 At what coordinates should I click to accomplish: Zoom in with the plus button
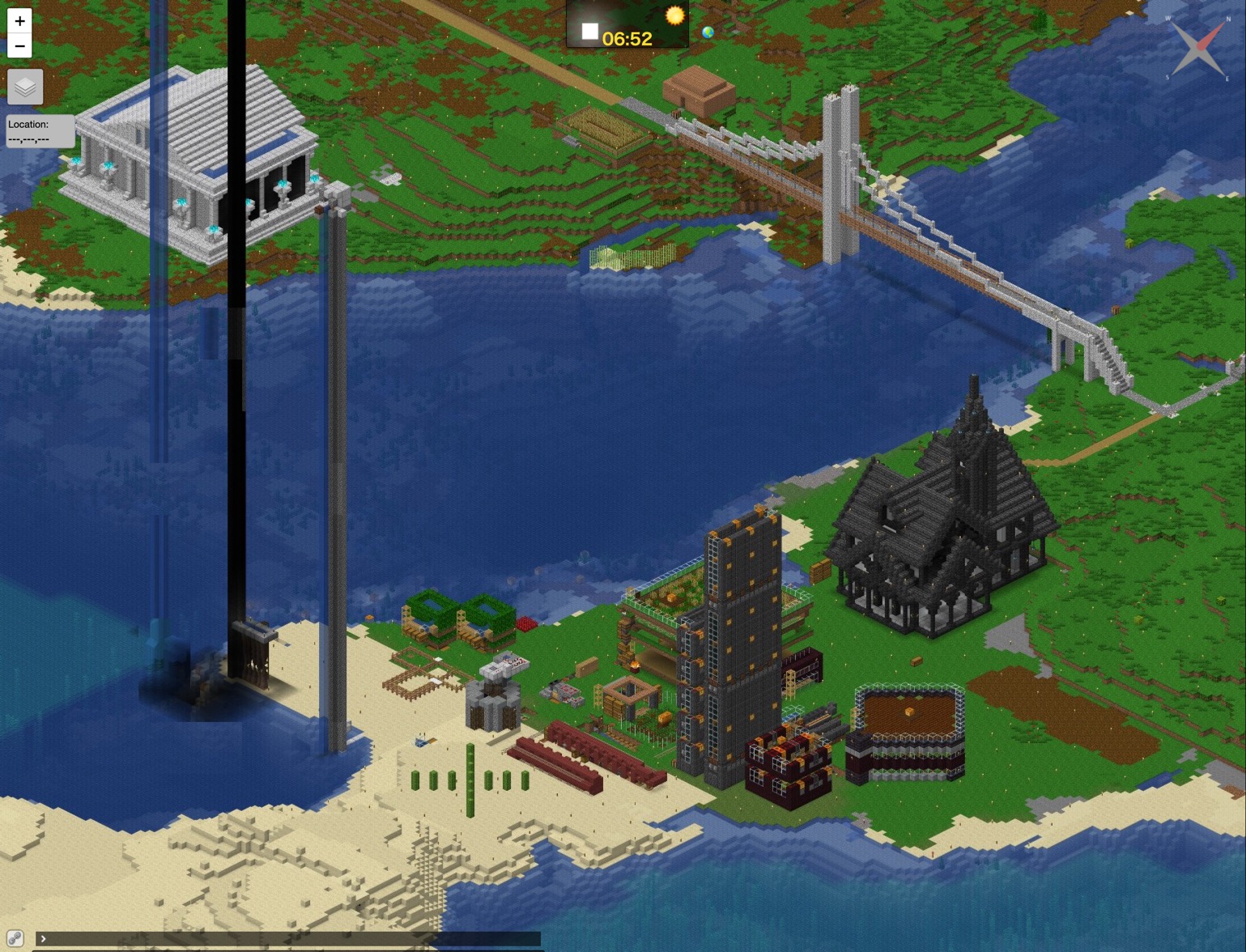pyautogui.click(x=19, y=21)
